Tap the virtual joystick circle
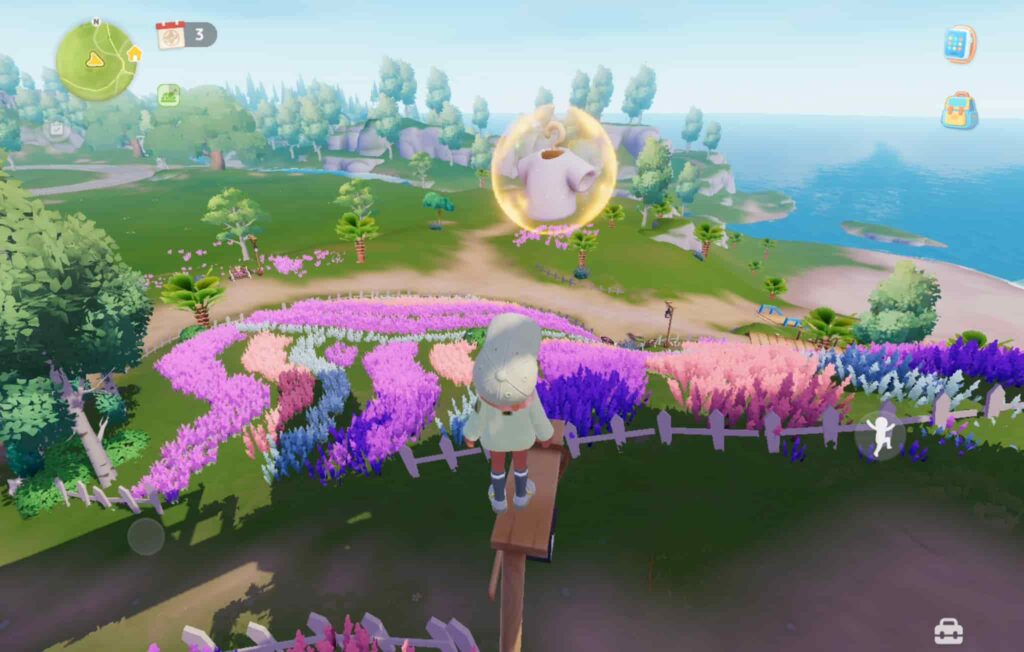This screenshot has height=652, width=1024. [146, 536]
